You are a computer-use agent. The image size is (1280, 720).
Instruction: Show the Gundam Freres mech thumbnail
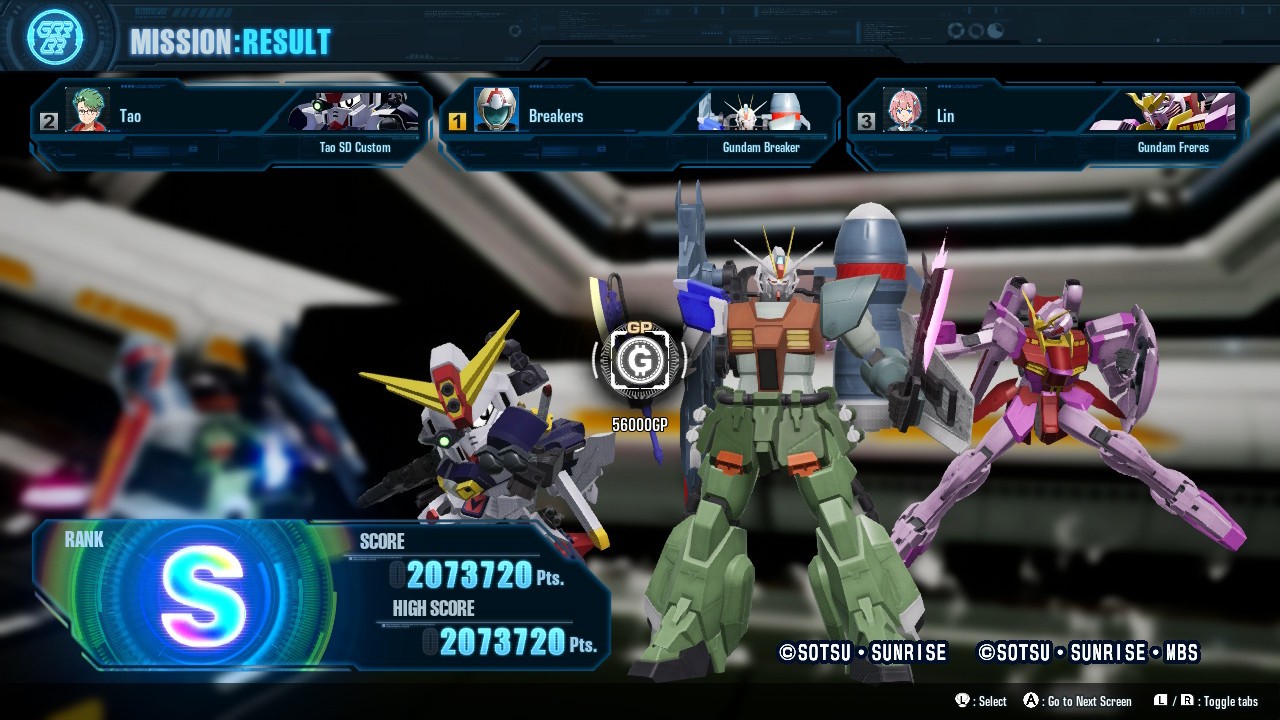tap(1166, 112)
